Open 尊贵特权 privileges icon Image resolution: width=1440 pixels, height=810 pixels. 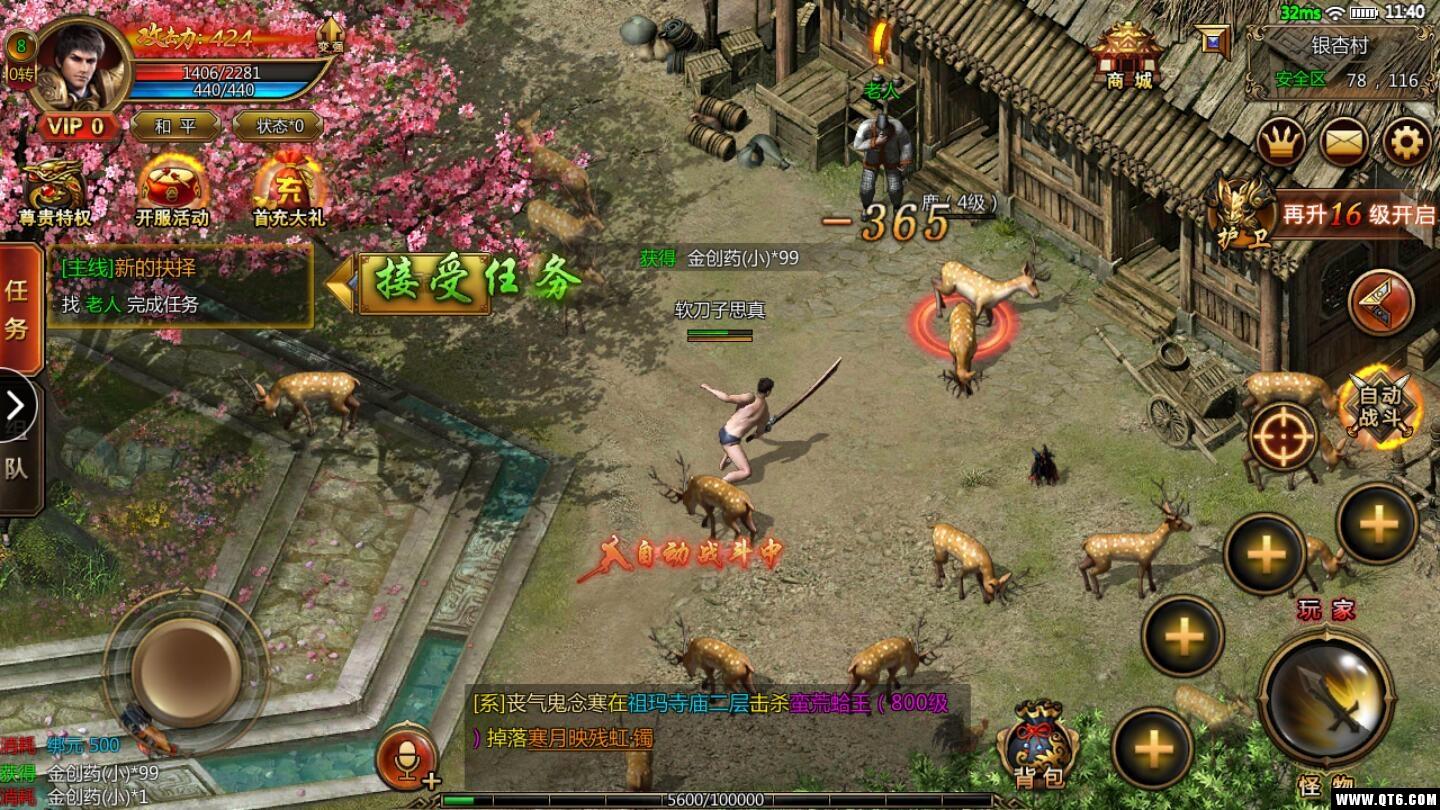pyautogui.click(x=55, y=192)
